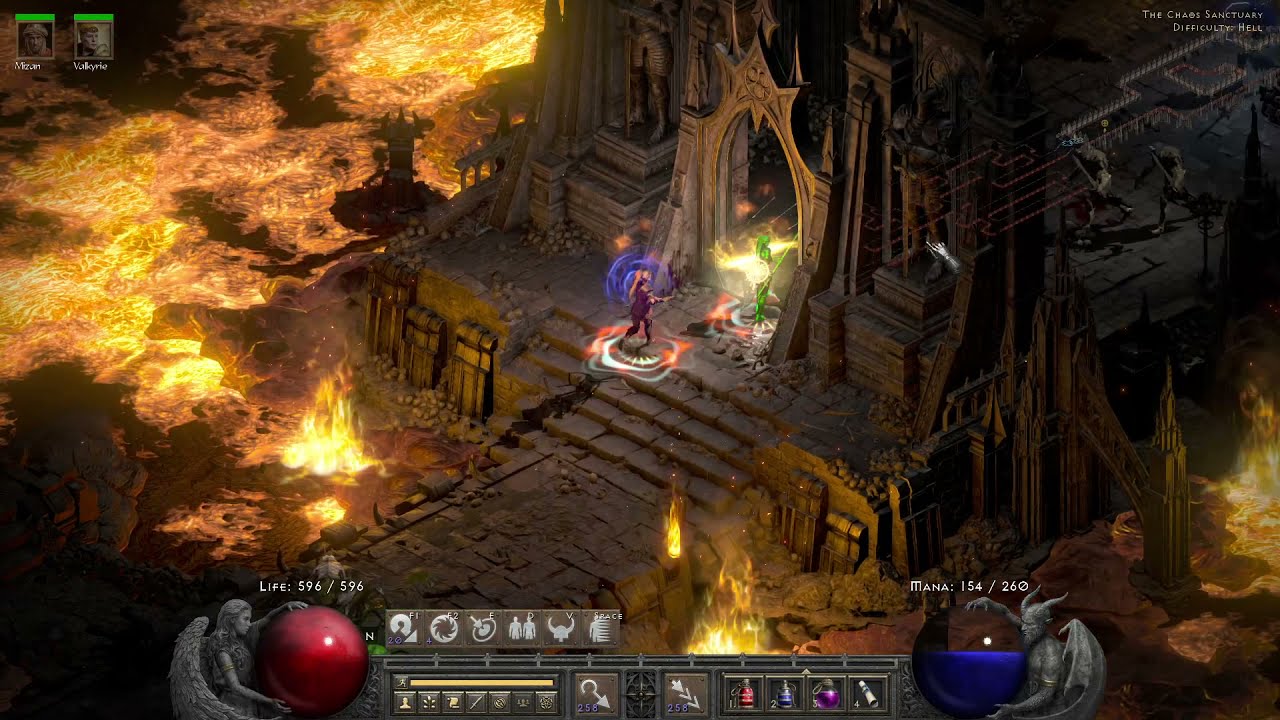
Task: Open the quest log scroll button
Action: [x=452, y=702]
